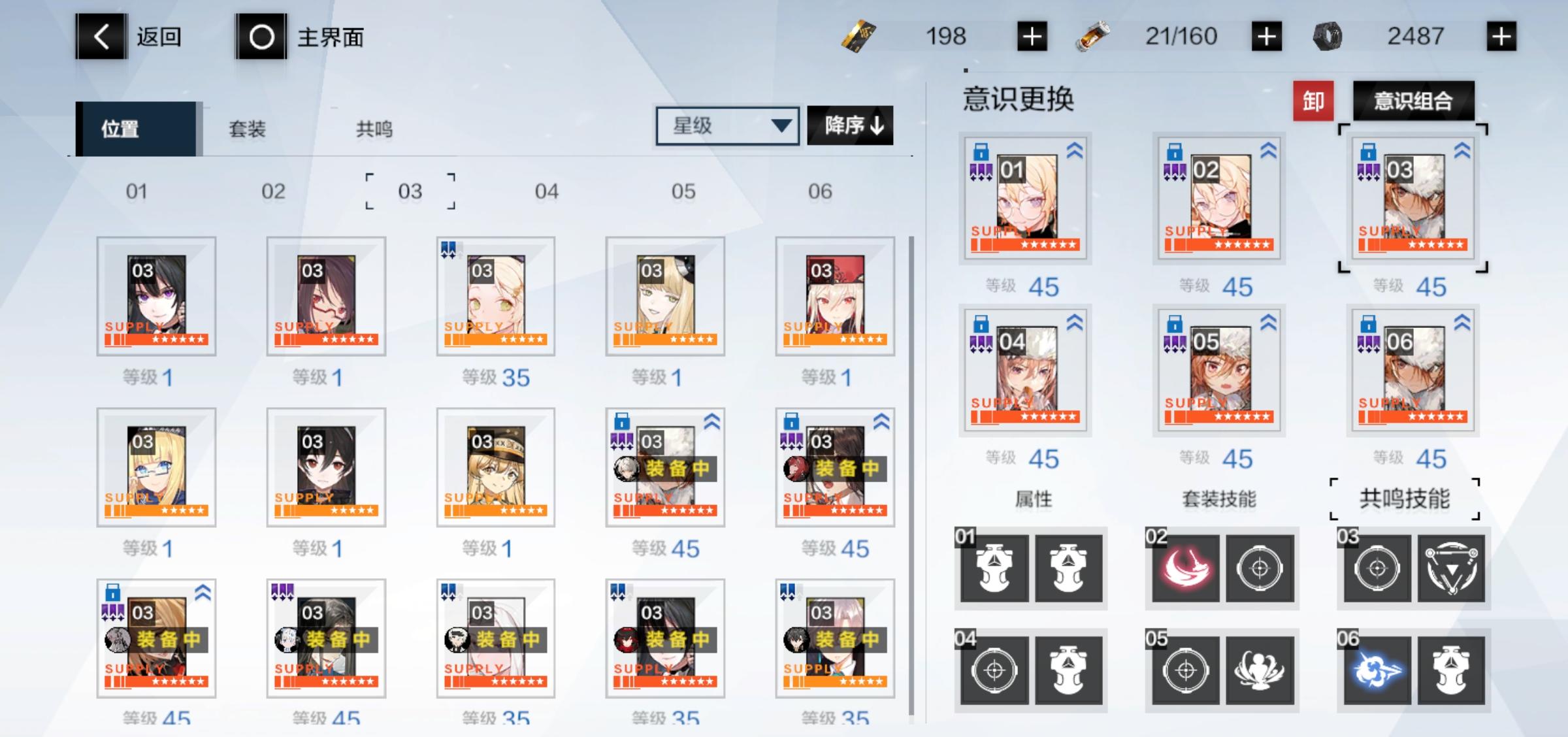Switch to the 套装 tab
Screen dimensions: 1568x737
point(247,129)
